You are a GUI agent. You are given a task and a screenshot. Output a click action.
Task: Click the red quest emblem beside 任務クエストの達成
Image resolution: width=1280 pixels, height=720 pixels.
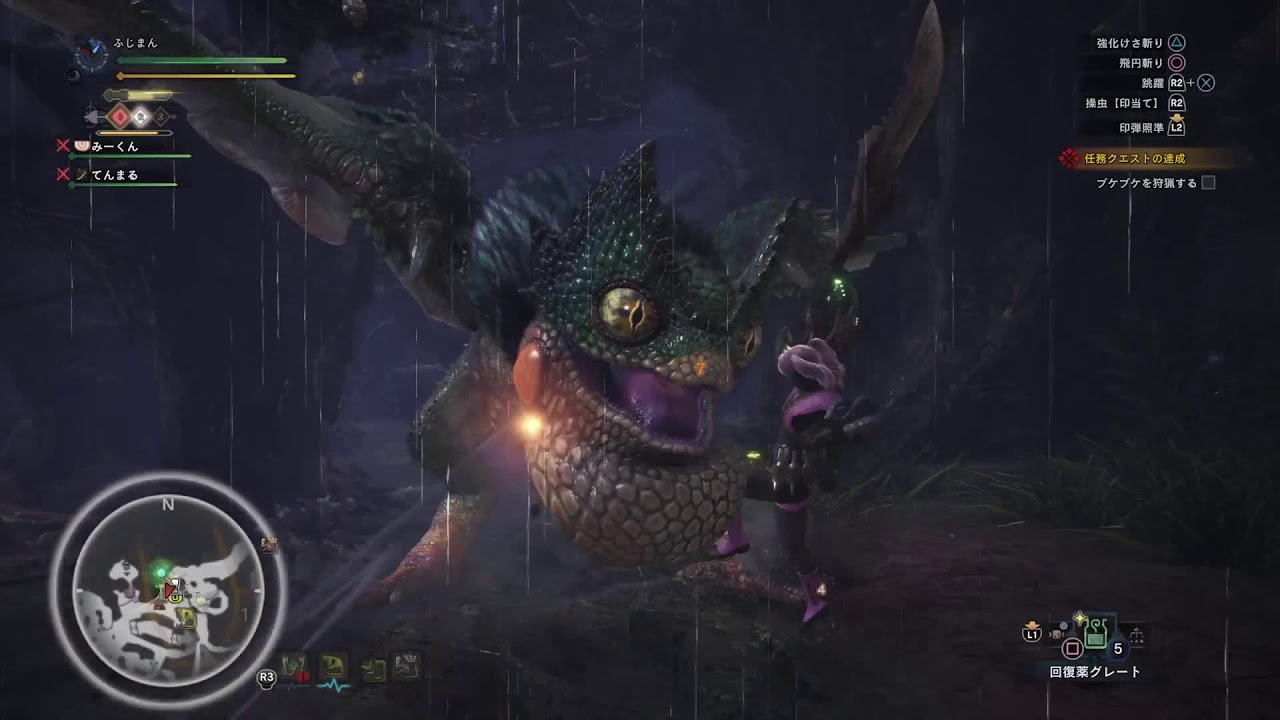pyautogui.click(x=1068, y=157)
